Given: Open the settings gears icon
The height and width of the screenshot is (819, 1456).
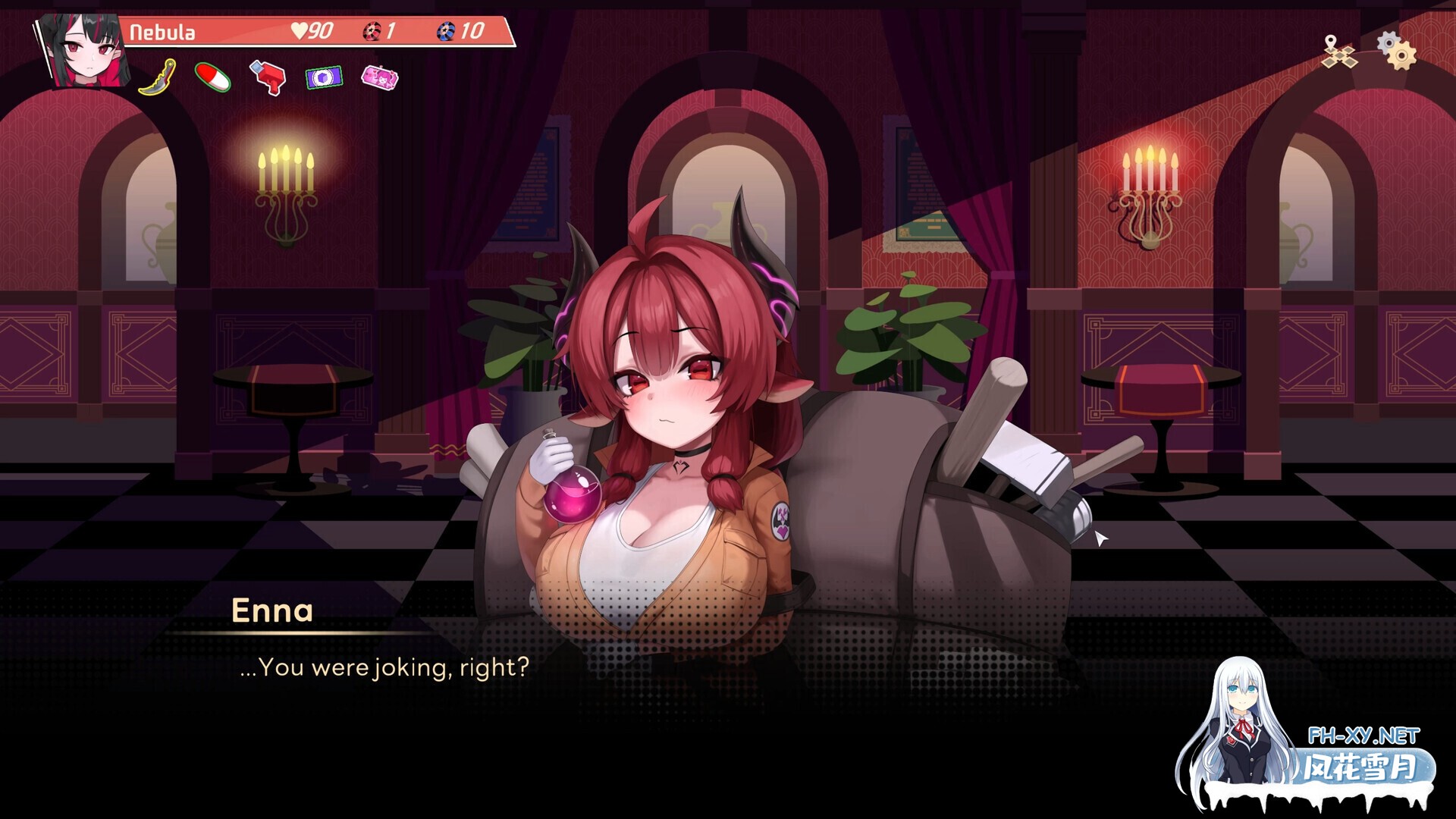Looking at the screenshot, I should pyautogui.click(x=1399, y=52).
